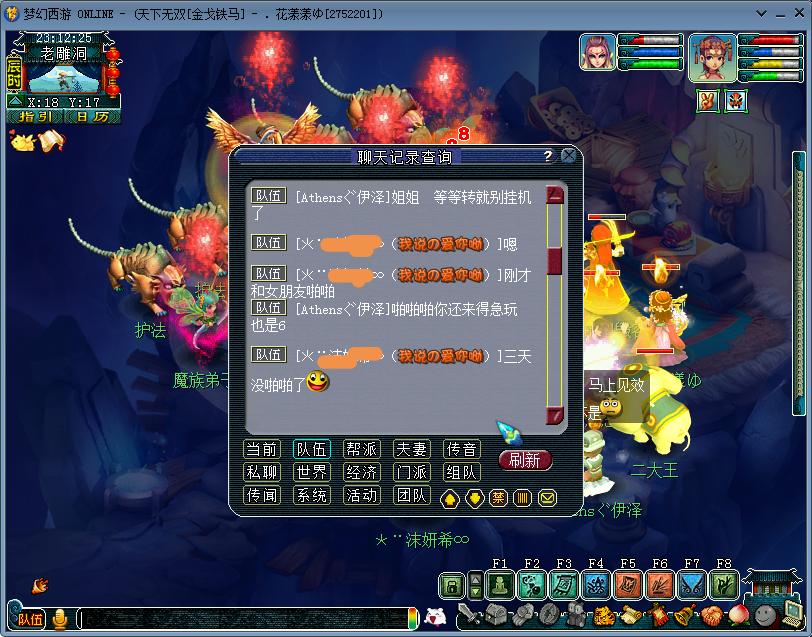Click the help question mark on chat window

tap(547, 157)
